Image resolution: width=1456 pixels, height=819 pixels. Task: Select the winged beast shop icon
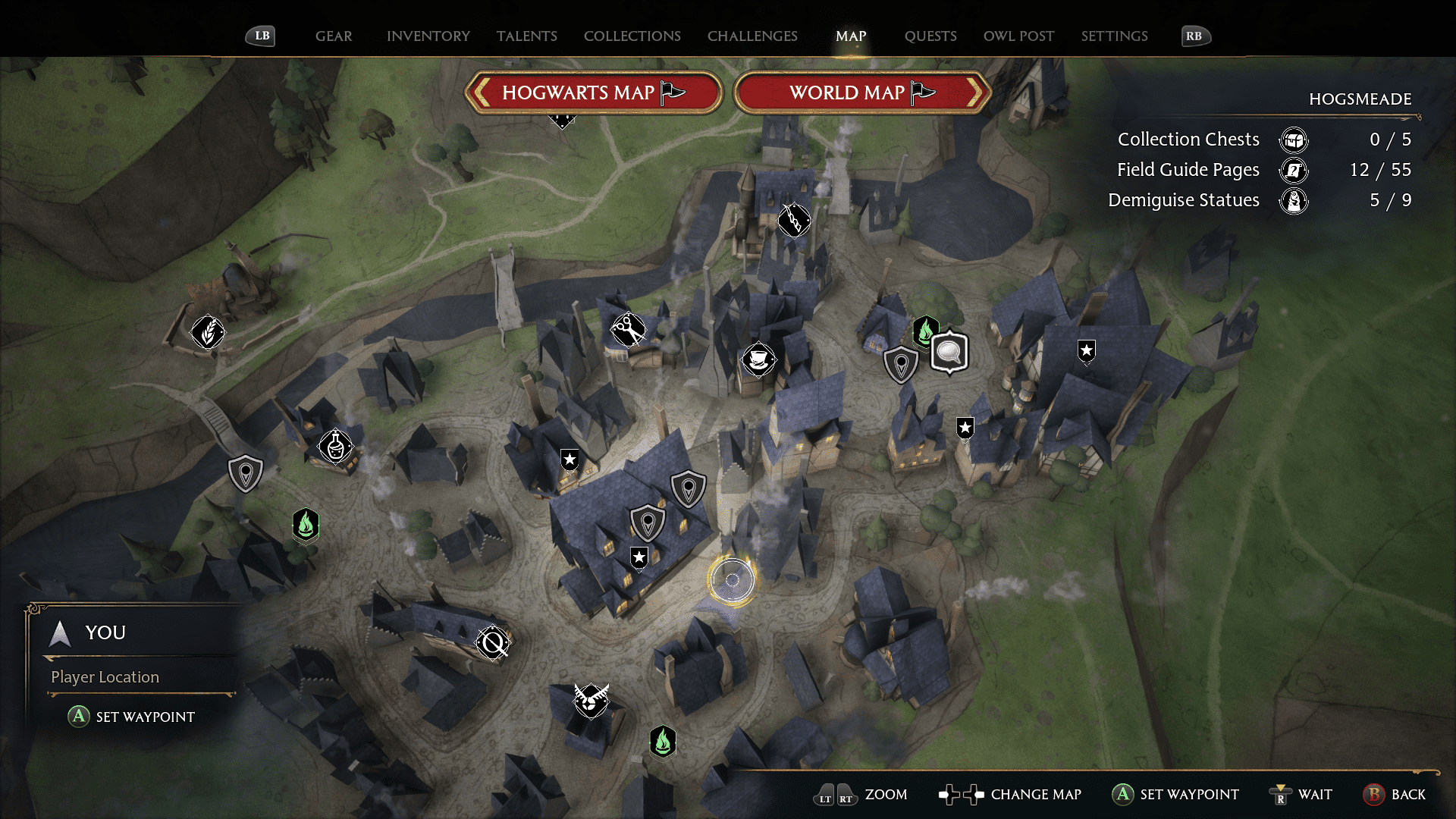[590, 701]
